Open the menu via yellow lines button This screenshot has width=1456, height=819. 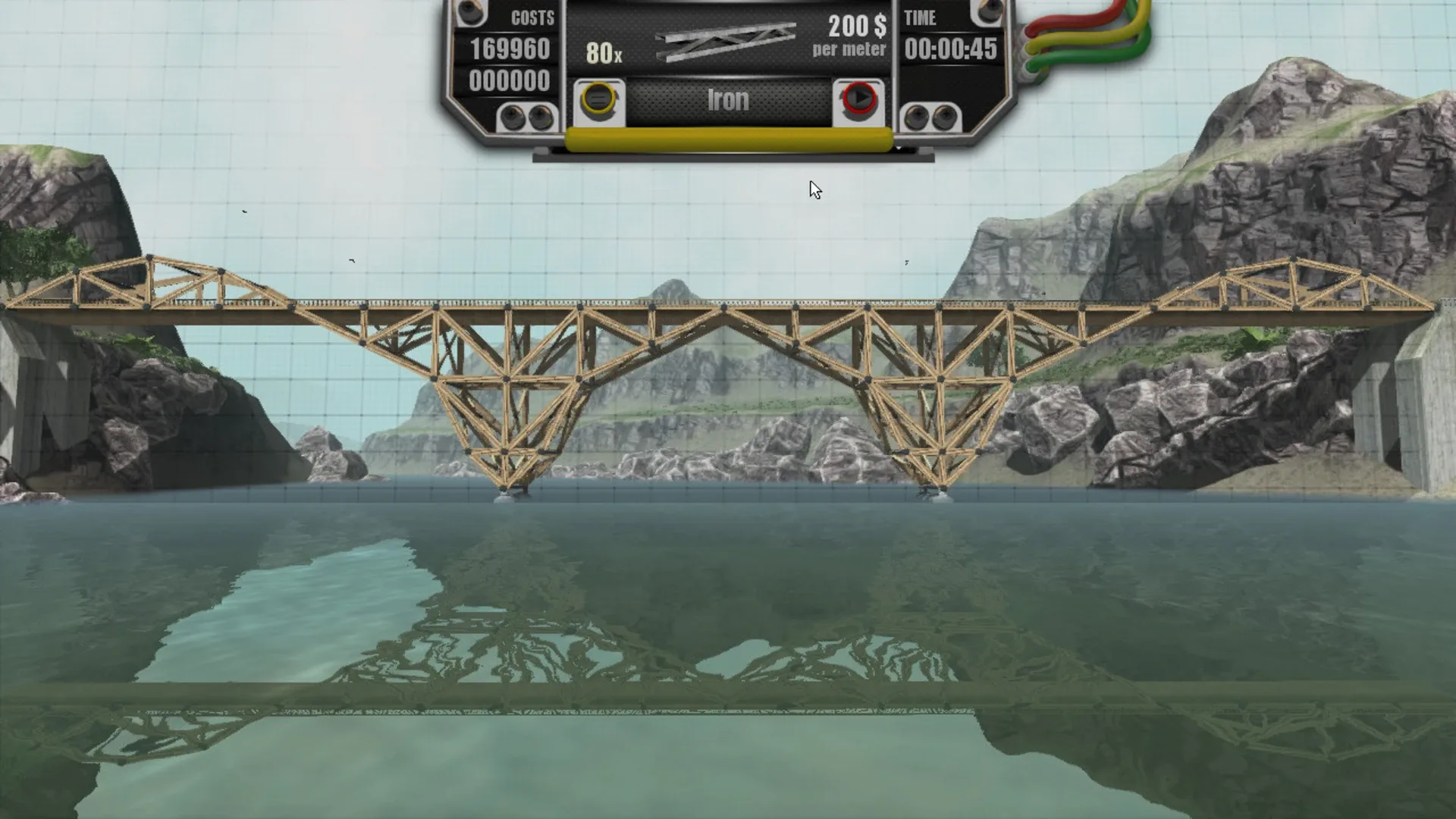point(598,99)
